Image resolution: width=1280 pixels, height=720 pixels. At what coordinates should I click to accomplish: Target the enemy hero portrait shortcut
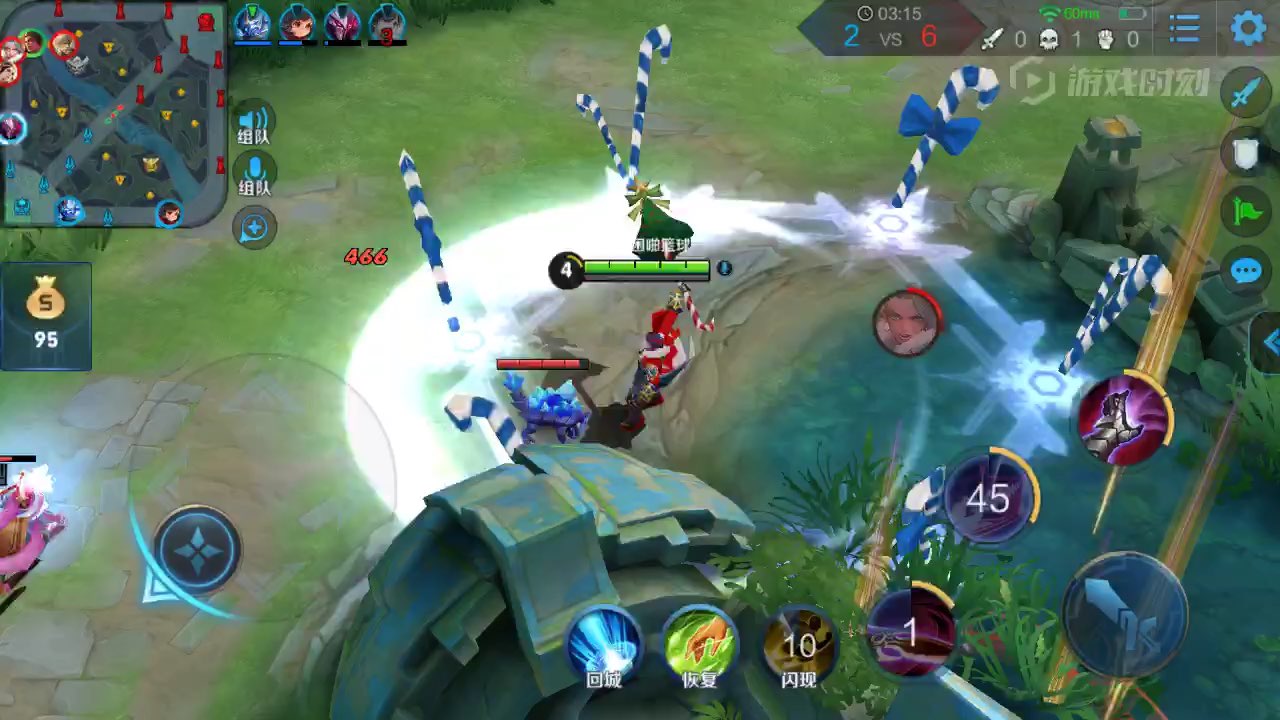click(x=907, y=323)
